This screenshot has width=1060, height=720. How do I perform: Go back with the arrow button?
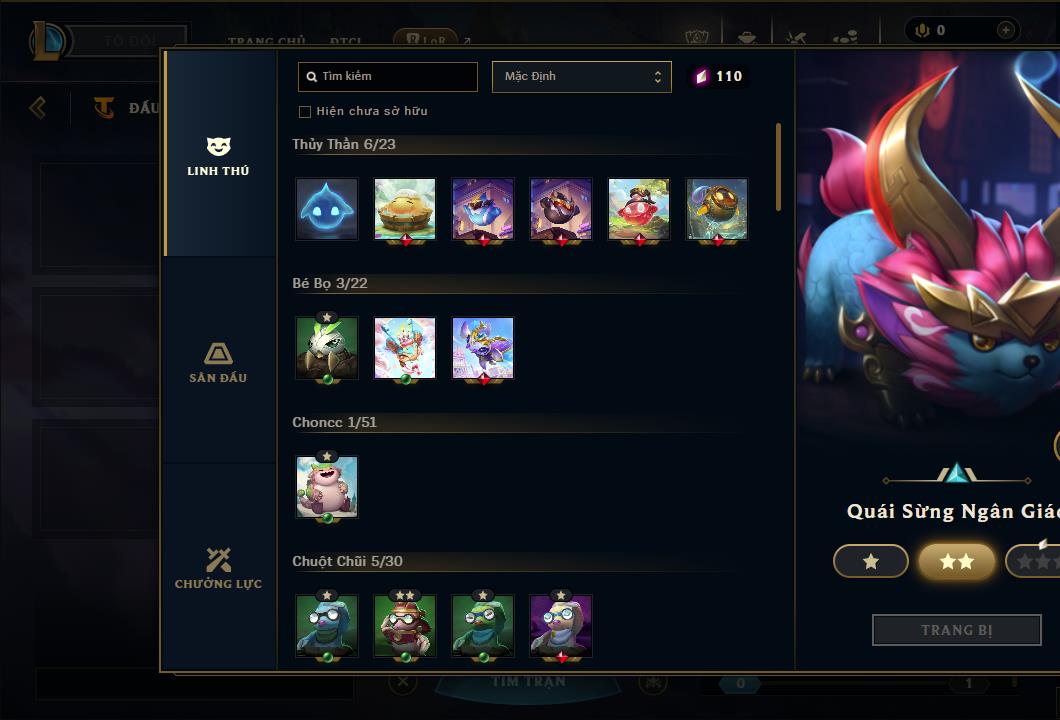[x=38, y=107]
